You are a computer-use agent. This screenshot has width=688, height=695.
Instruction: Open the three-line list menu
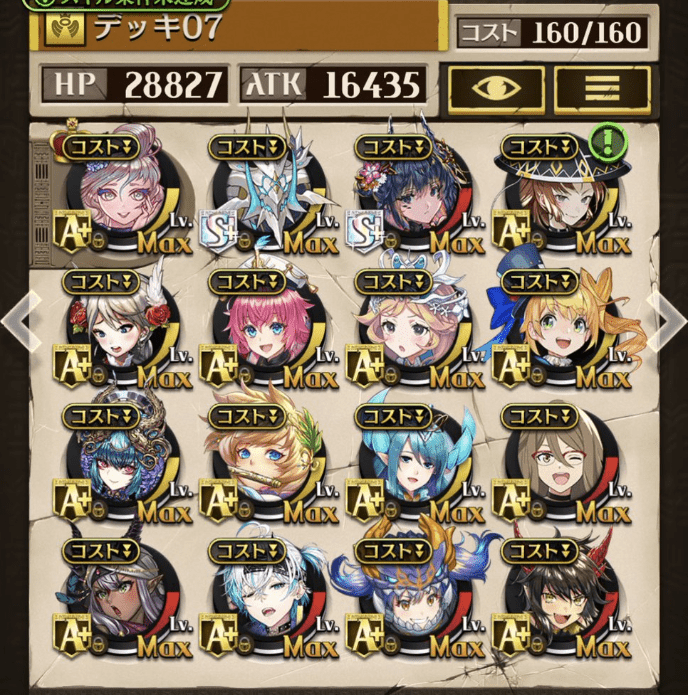[602, 87]
